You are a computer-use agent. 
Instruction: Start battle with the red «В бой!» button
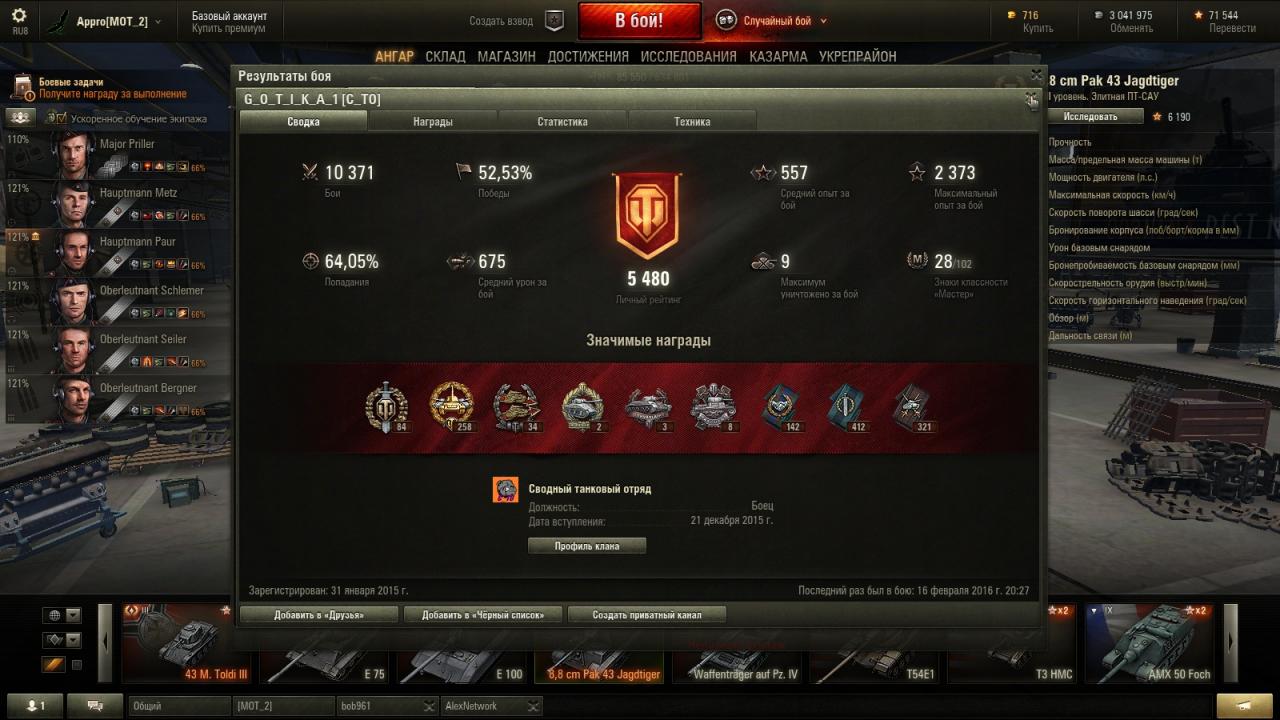tap(639, 20)
